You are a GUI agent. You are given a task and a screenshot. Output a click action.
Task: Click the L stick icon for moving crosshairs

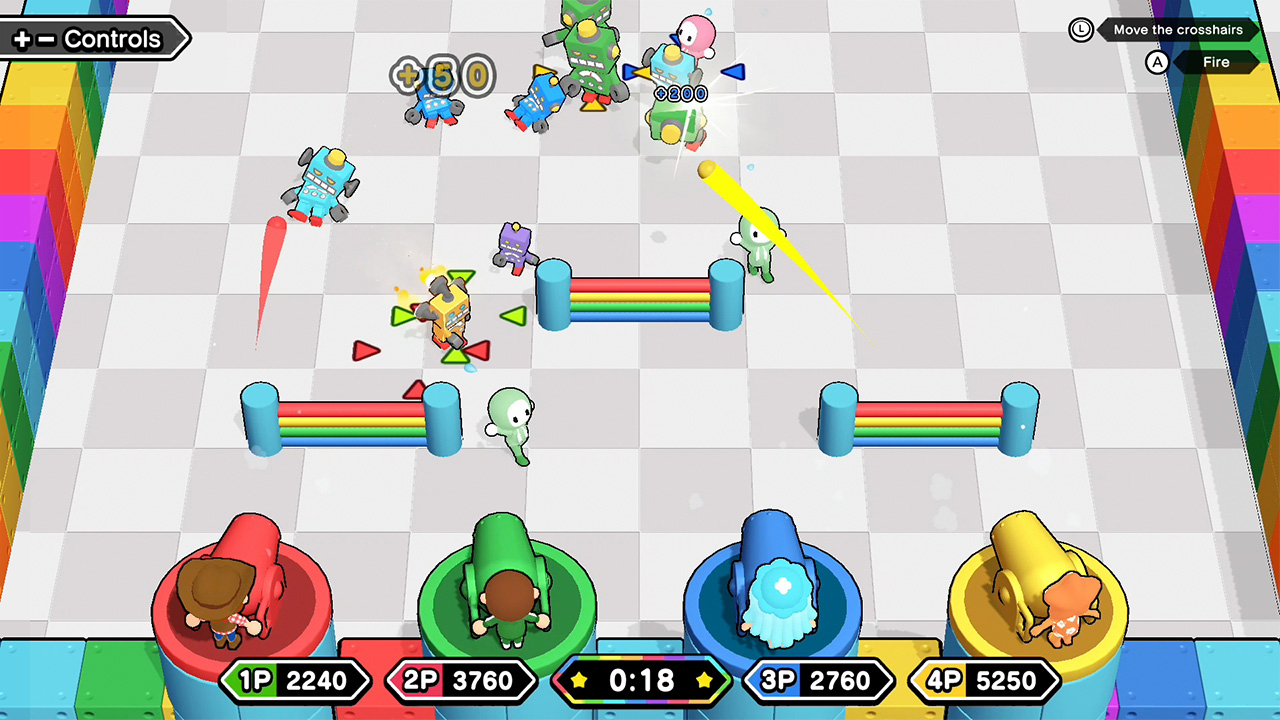click(1081, 30)
